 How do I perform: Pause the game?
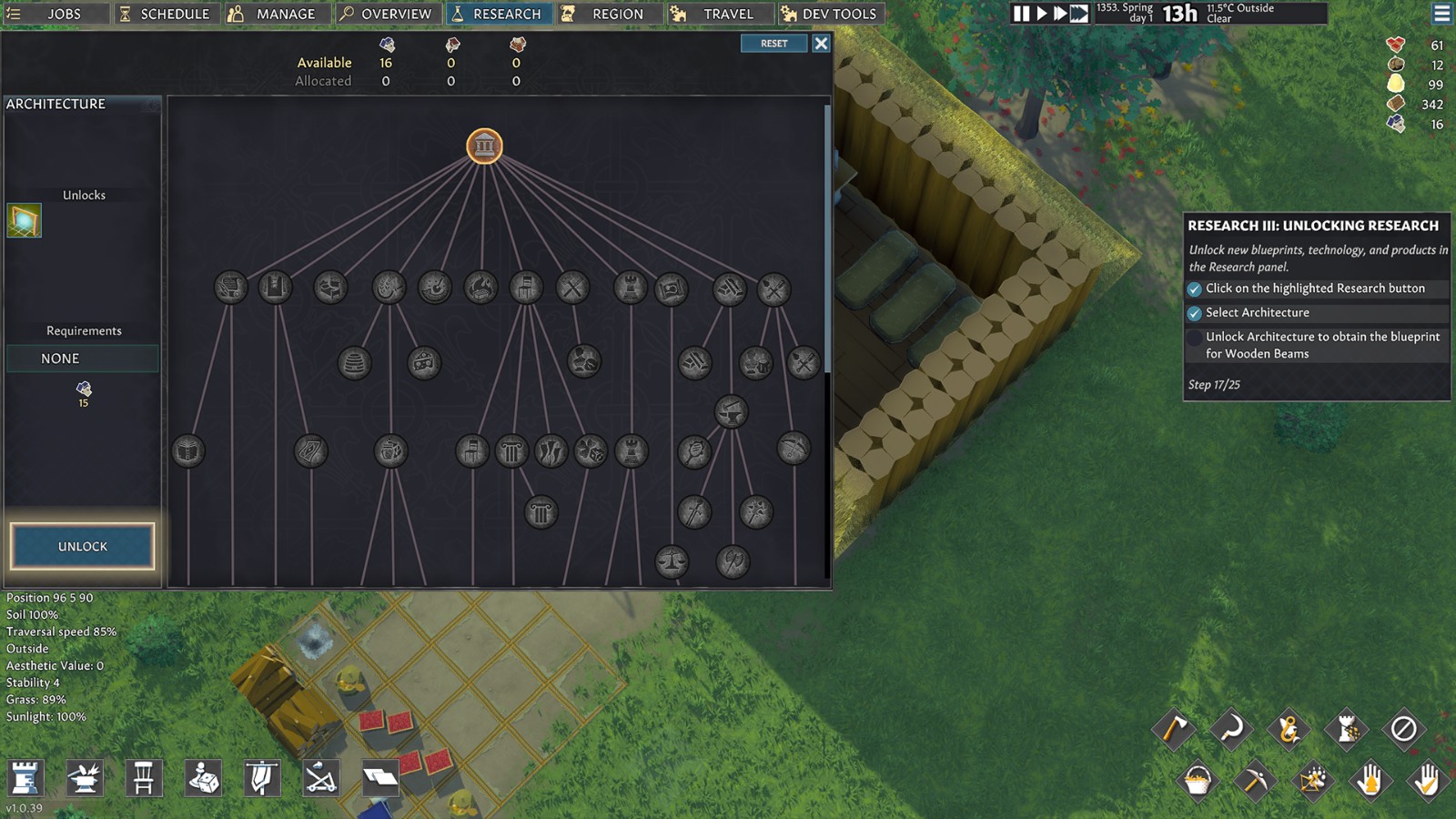[1022, 14]
